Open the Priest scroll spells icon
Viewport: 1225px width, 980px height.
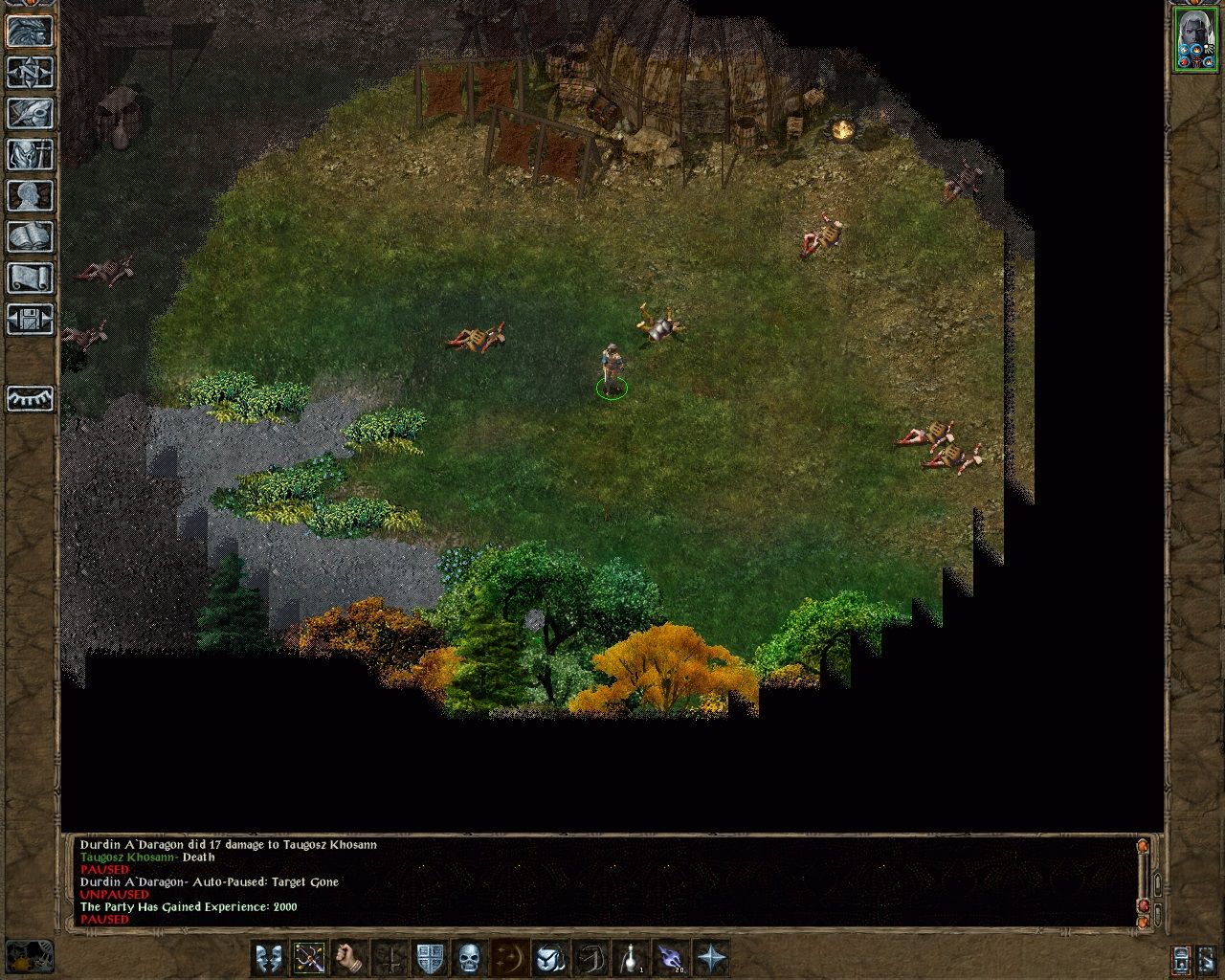pos(29,278)
